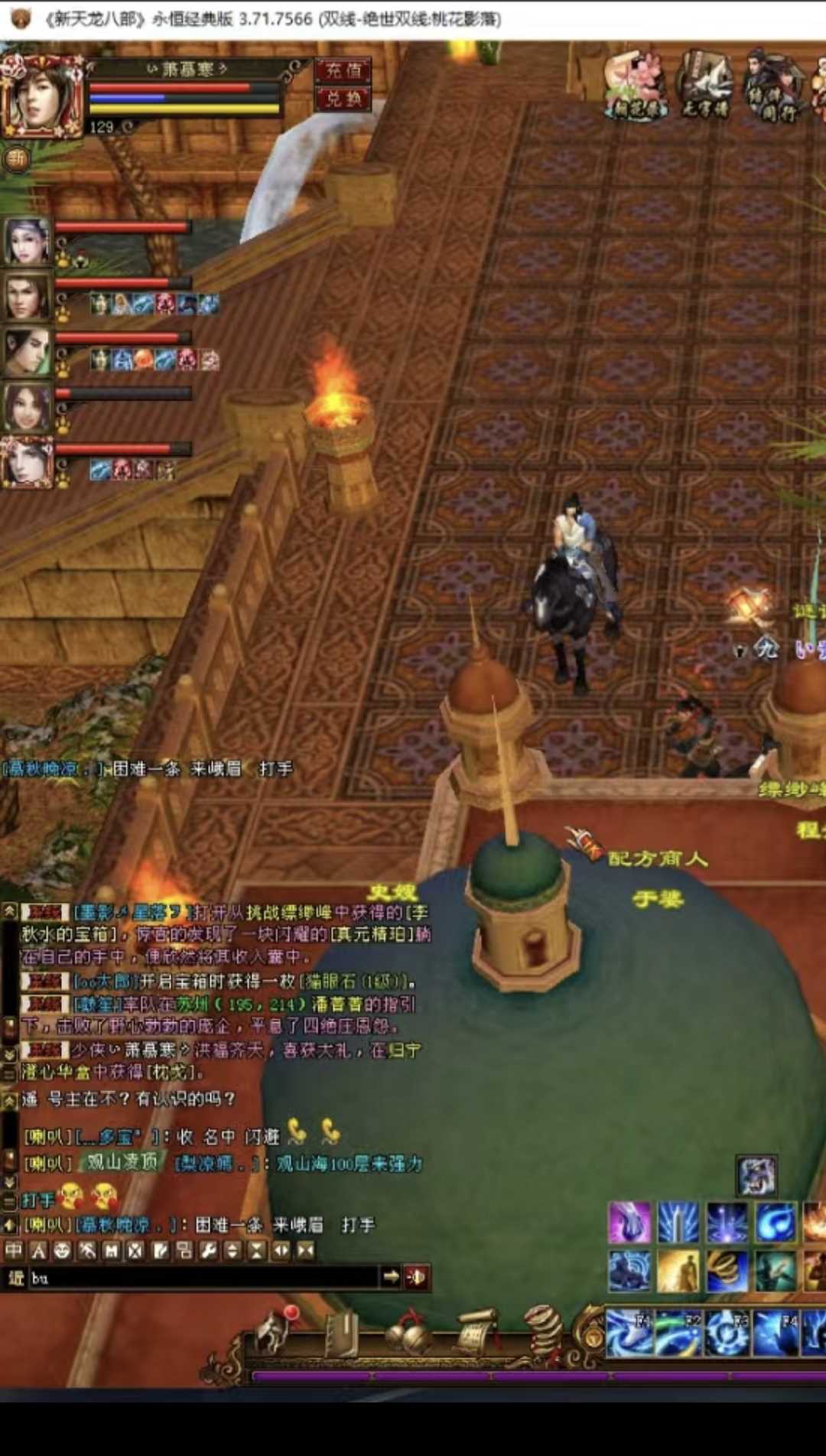Activate the F1 blue swirl skill
Screen dimensions: 826x1456
pyautogui.click(x=629, y=1332)
